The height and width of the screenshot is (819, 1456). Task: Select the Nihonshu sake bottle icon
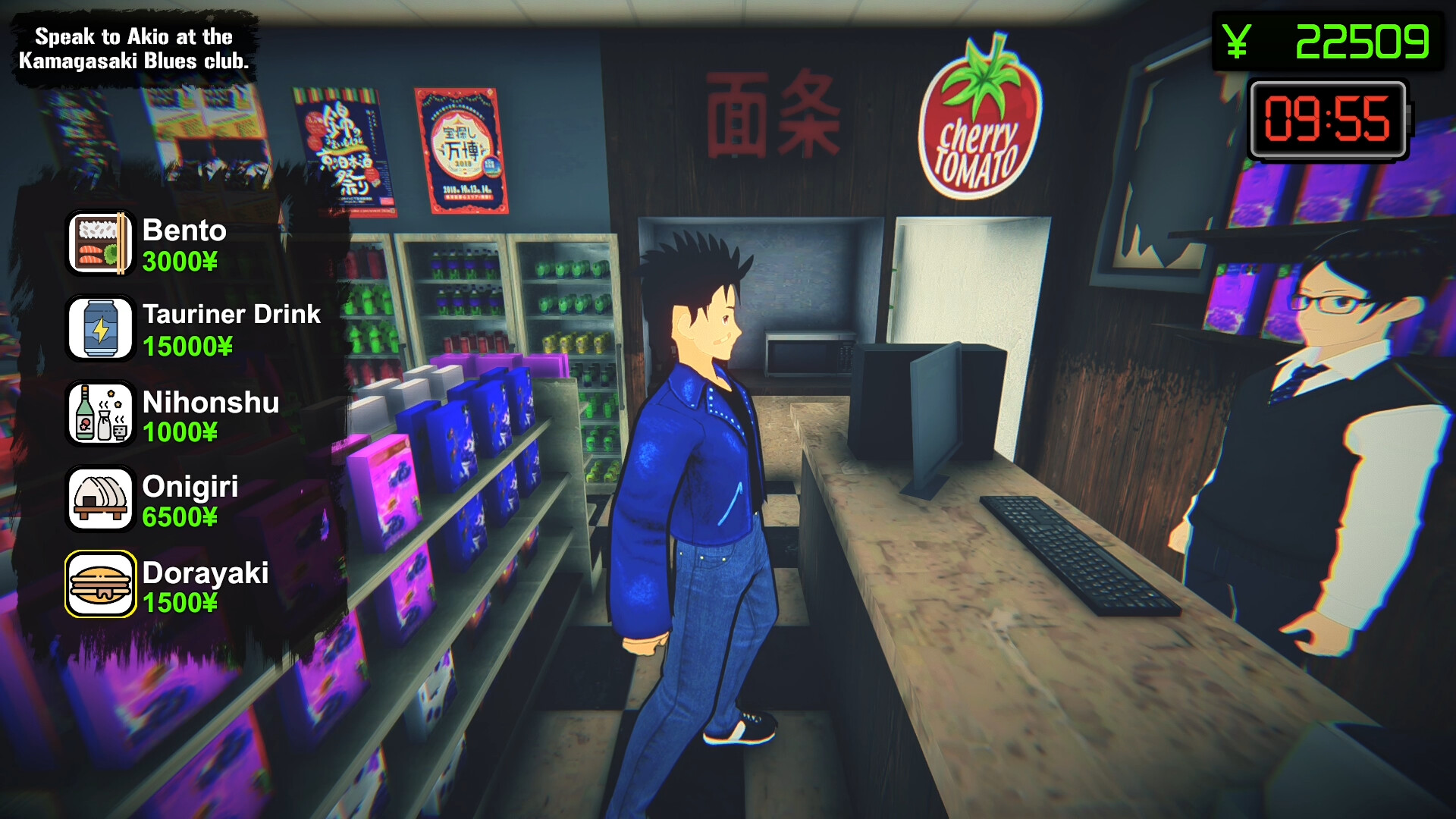coord(99,414)
